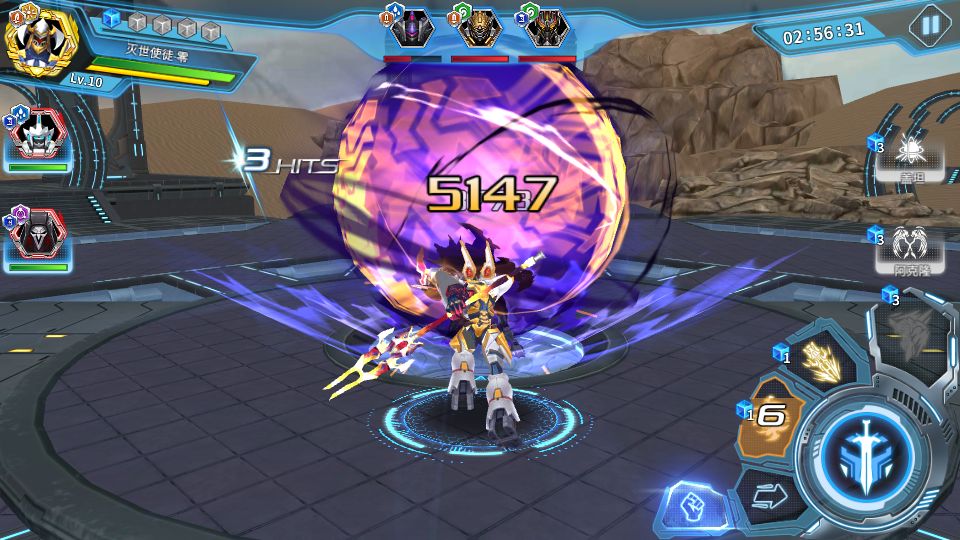Target the purple dark enemy portrait
Viewport: 960px width, 540px height.
click(412, 29)
